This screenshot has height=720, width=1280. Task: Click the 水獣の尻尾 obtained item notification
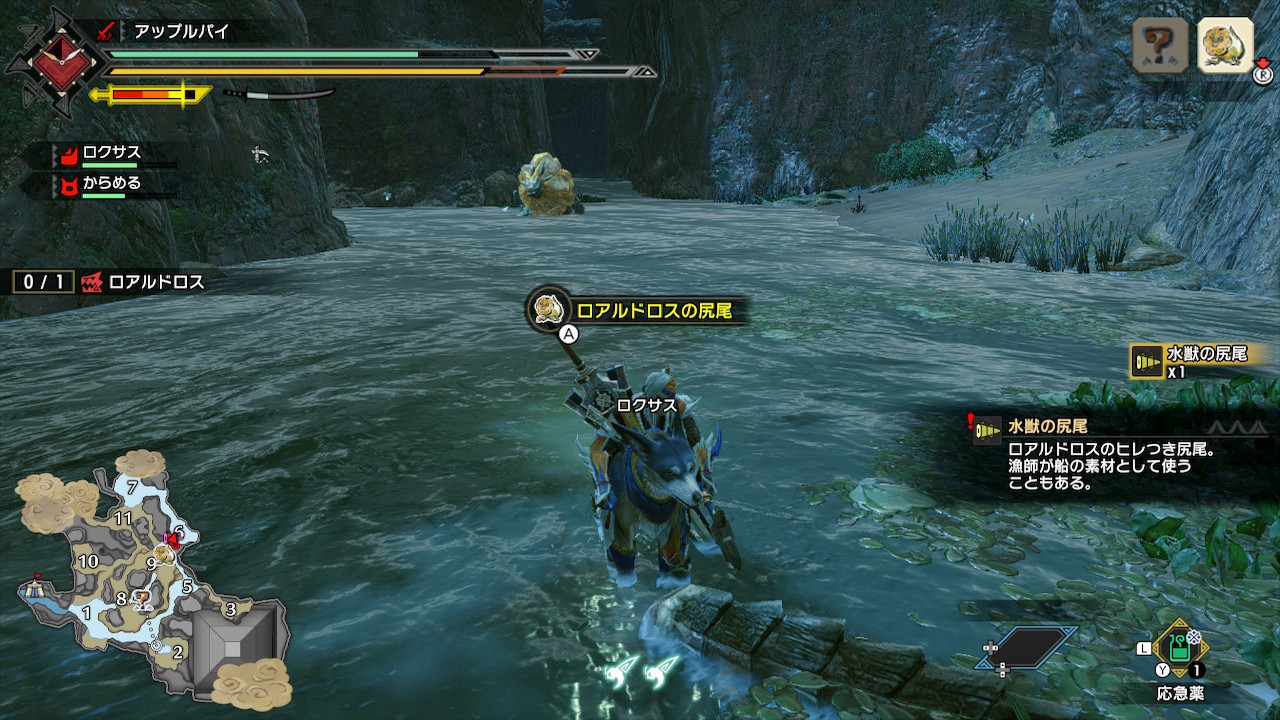pyautogui.click(x=1200, y=360)
